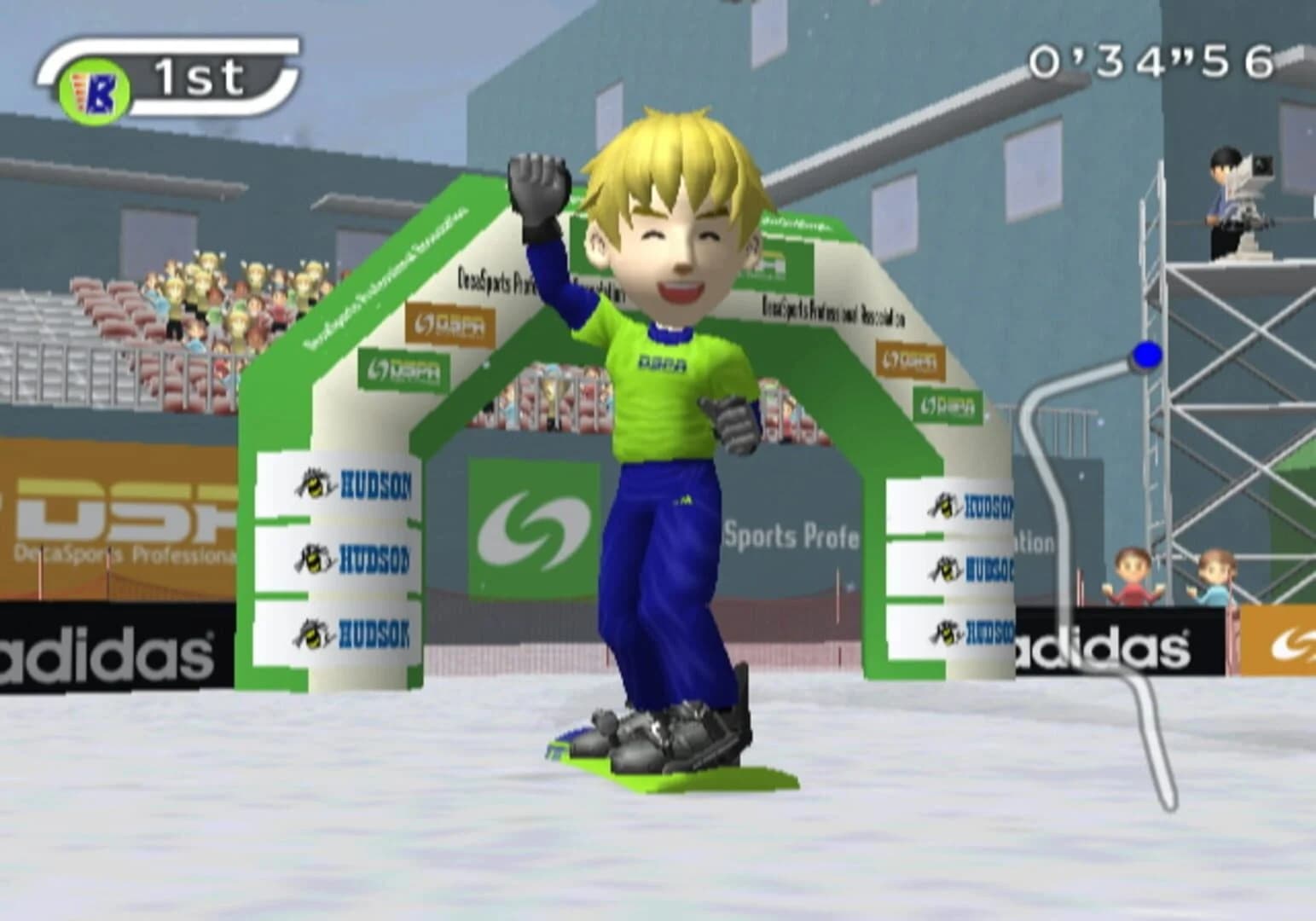The width and height of the screenshot is (1316, 921).
Task: Click the HUDSON sponsor label
Action: click(x=375, y=485)
